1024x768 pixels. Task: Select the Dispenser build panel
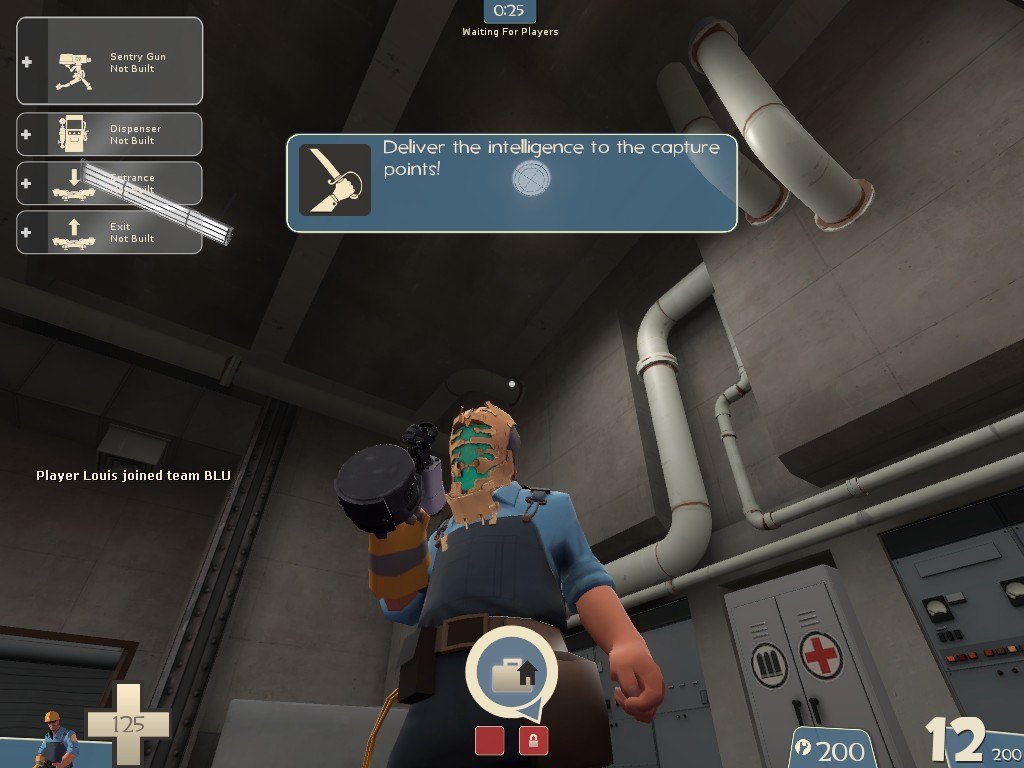coord(110,134)
